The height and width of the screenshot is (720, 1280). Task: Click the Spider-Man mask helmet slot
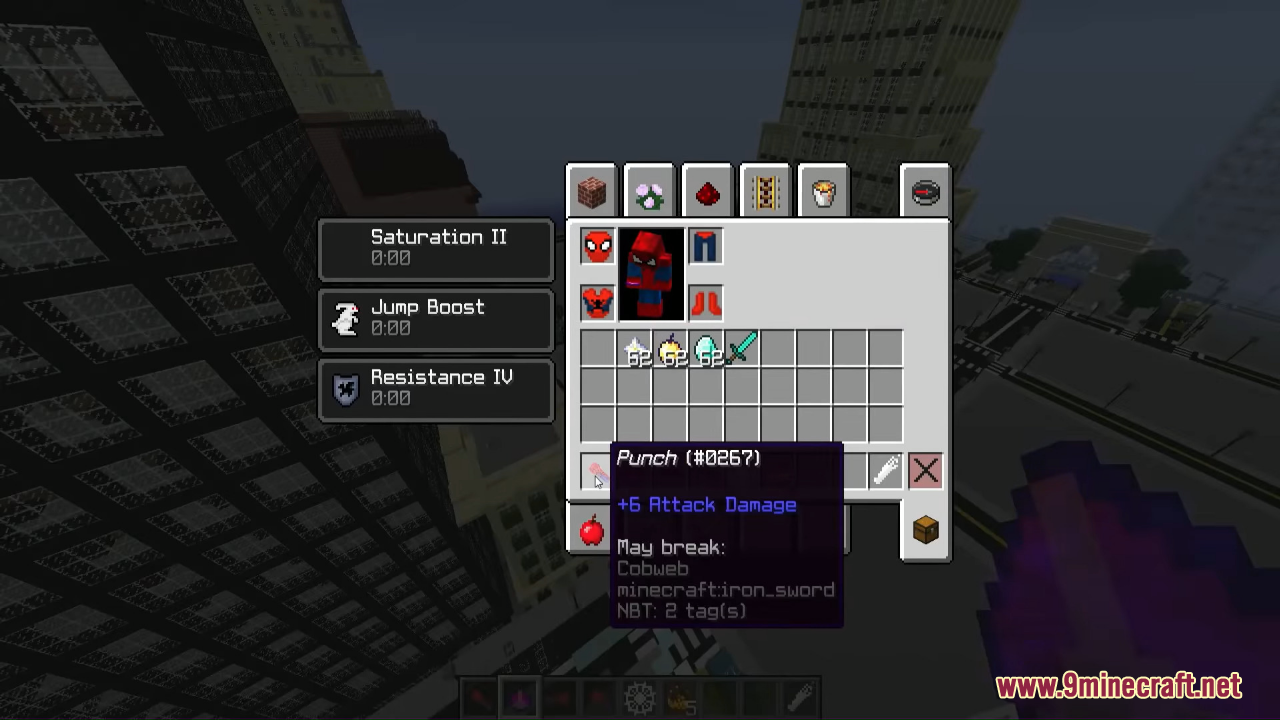point(596,245)
